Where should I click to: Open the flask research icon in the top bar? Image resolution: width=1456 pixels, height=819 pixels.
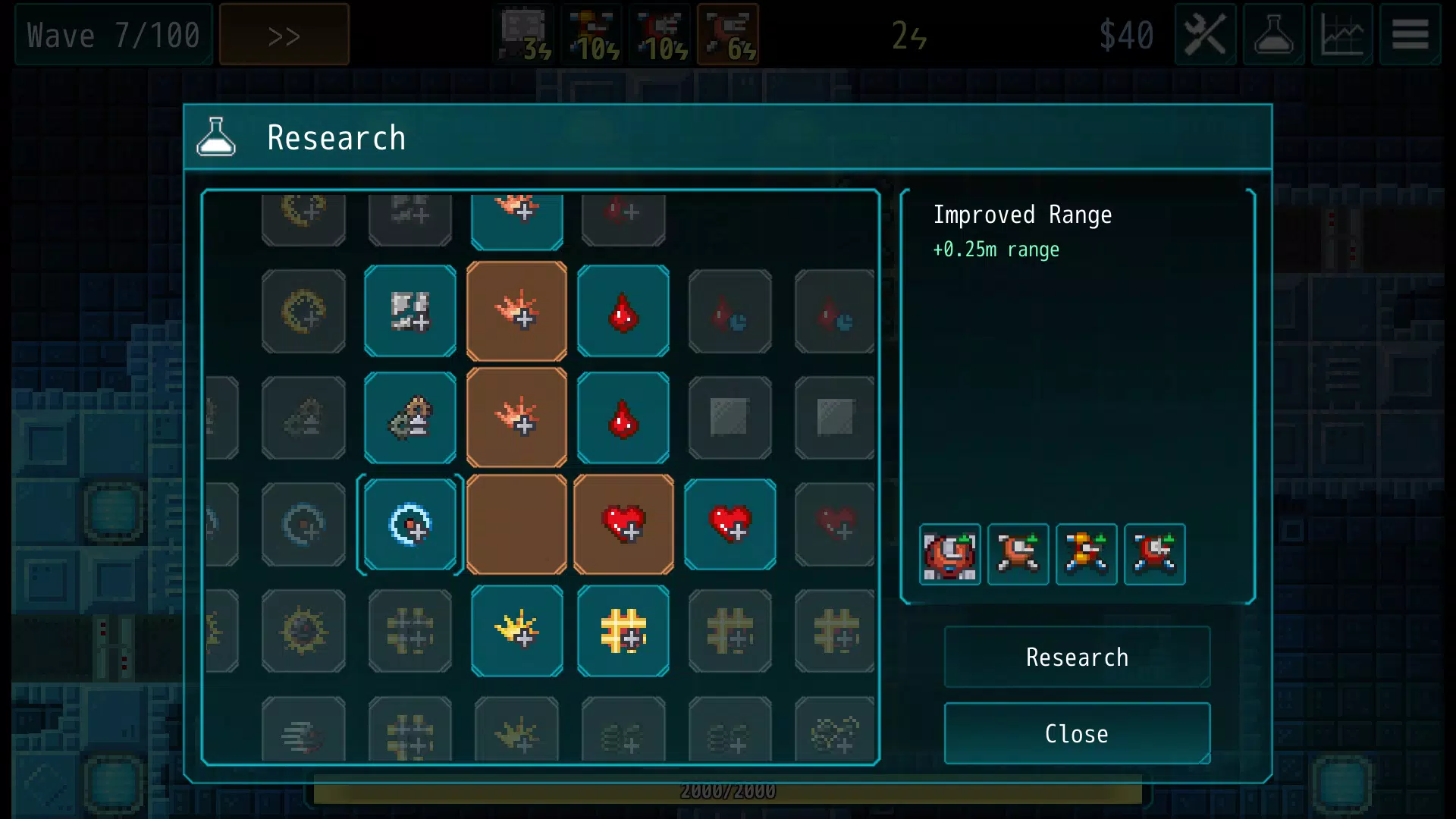[x=1273, y=35]
